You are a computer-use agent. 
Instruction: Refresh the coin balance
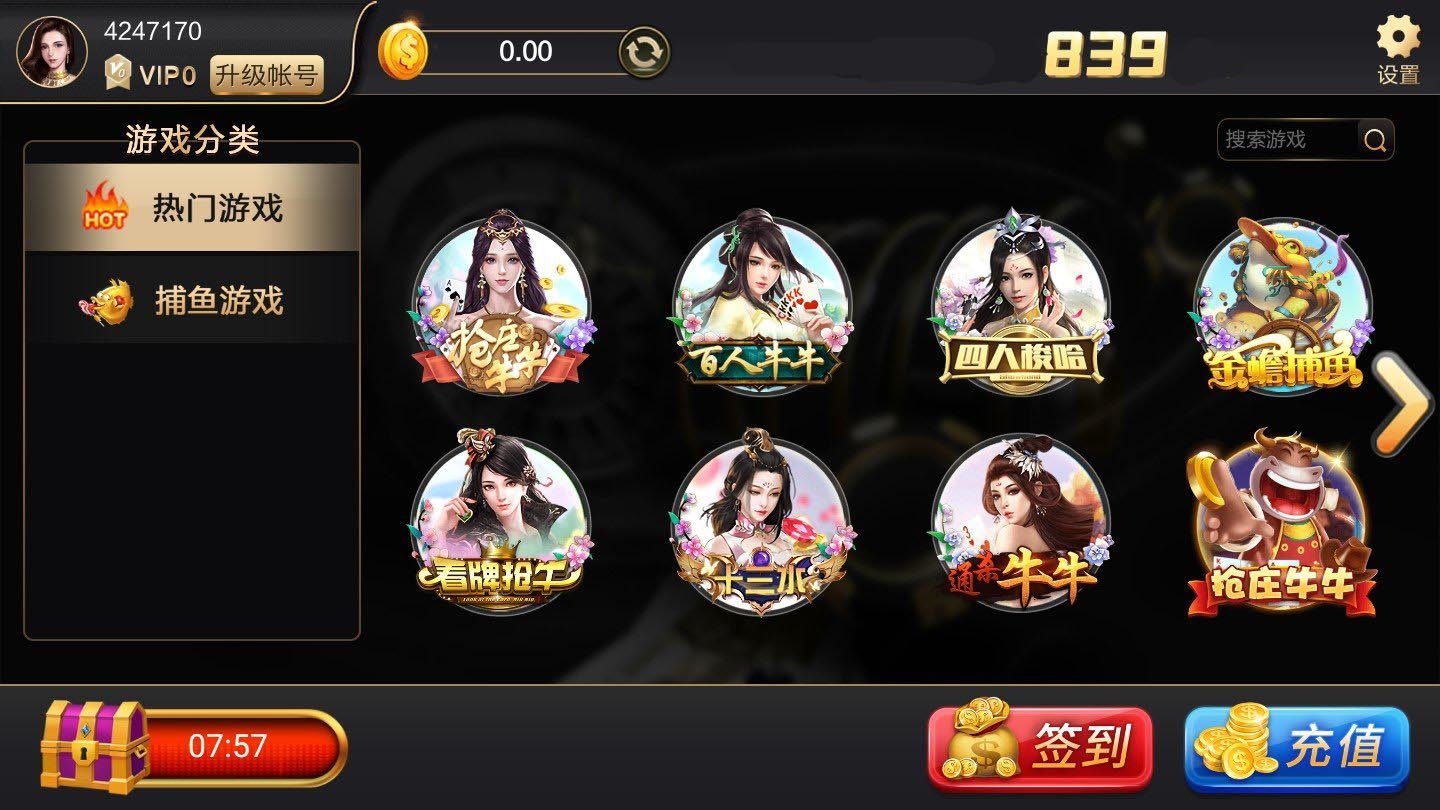[643, 52]
